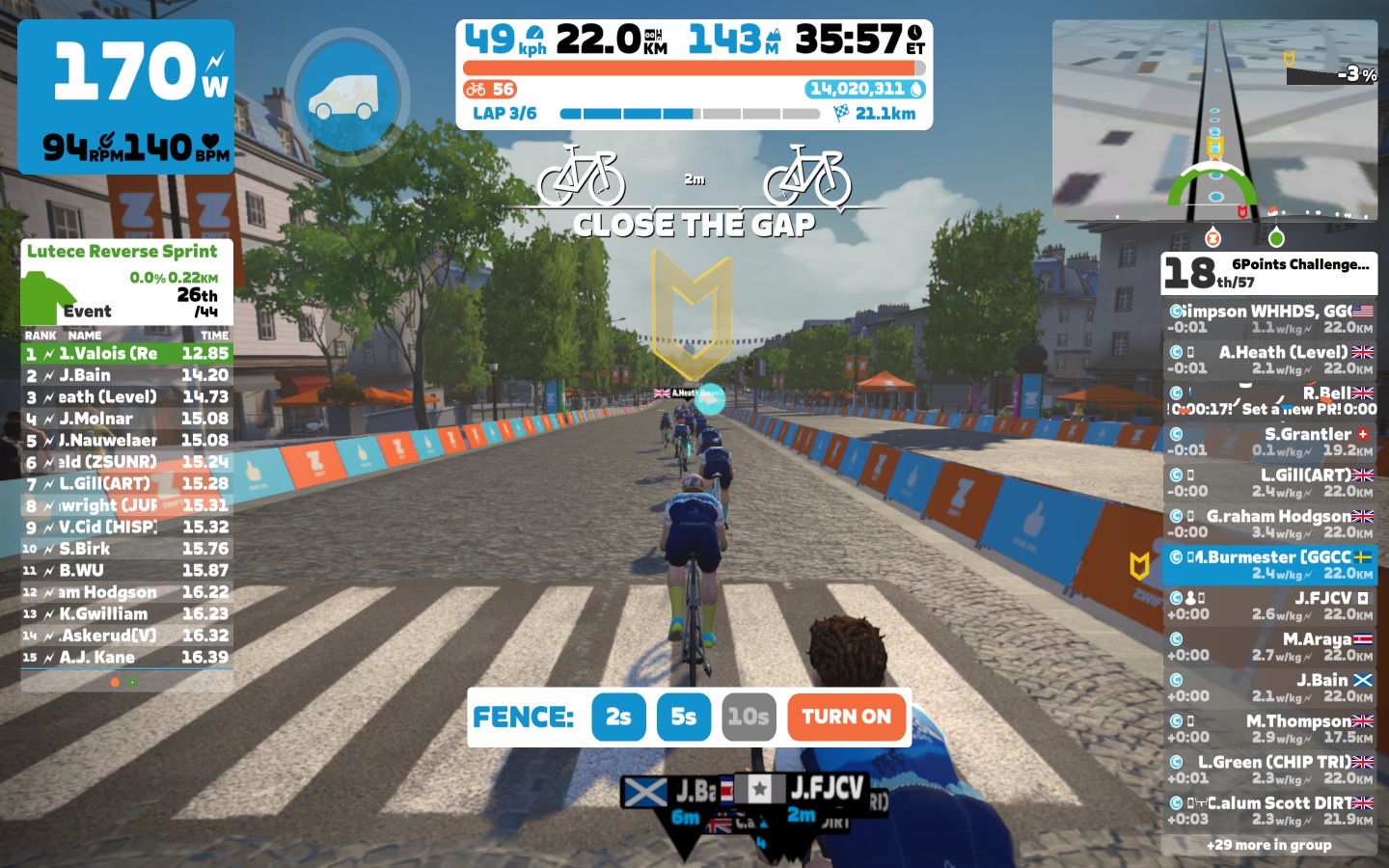Show the +29 more in group
The height and width of the screenshot is (868, 1389).
[1268, 845]
